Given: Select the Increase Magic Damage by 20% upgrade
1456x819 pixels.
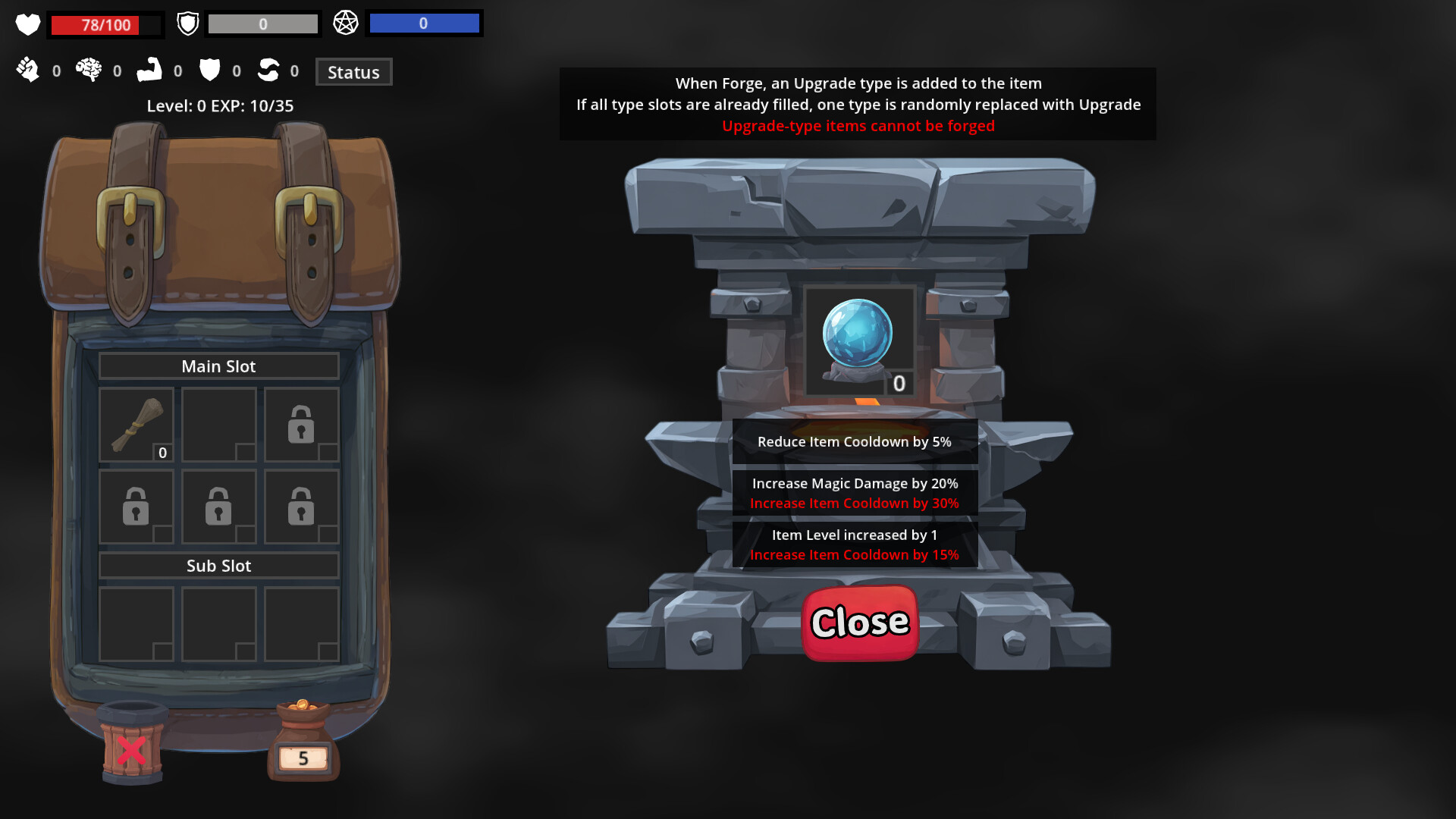Looking at the screenshot, I should tap(854, 491).
